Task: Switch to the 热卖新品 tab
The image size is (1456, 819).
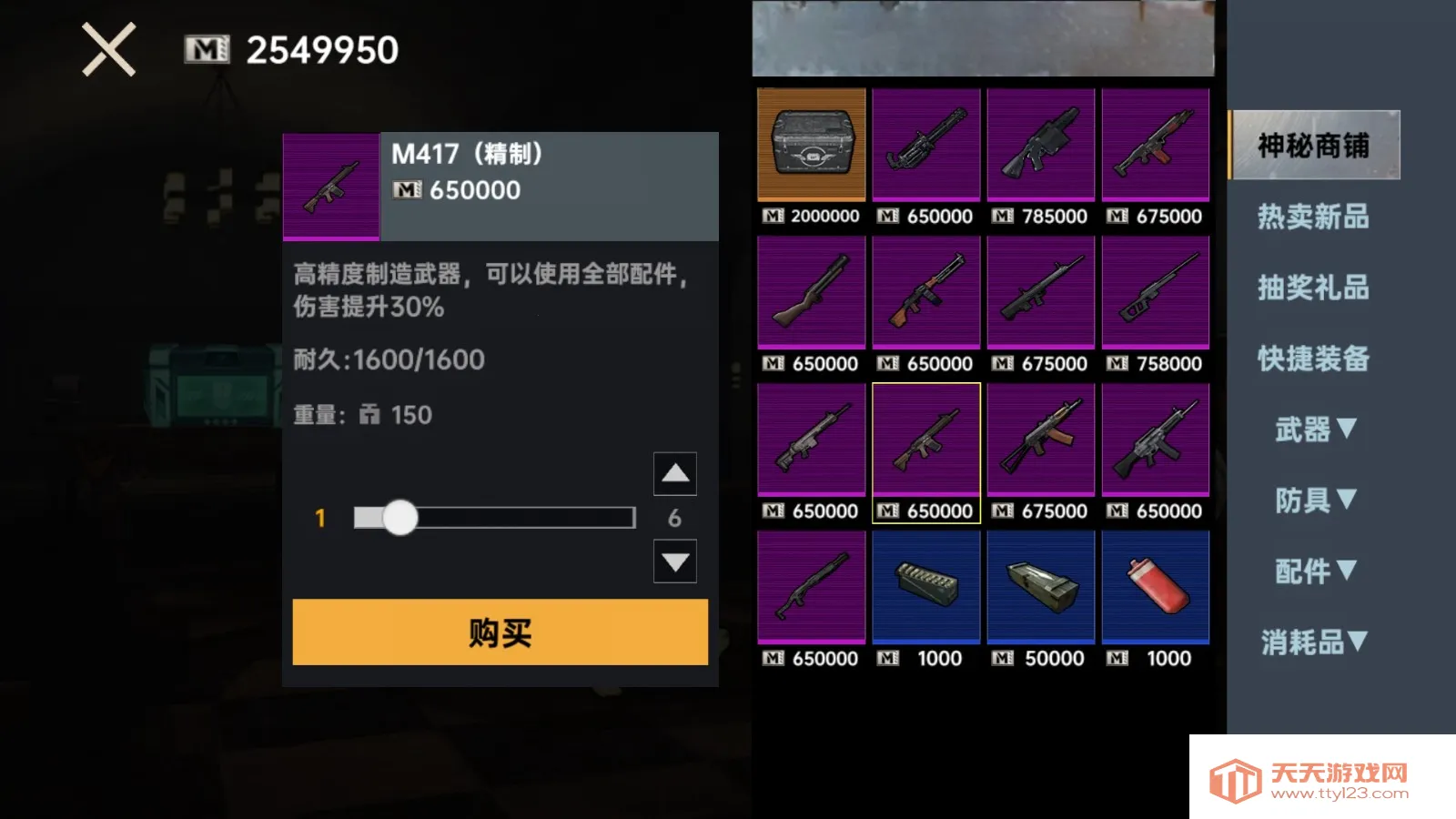Action: click(x=1313, y=217)
